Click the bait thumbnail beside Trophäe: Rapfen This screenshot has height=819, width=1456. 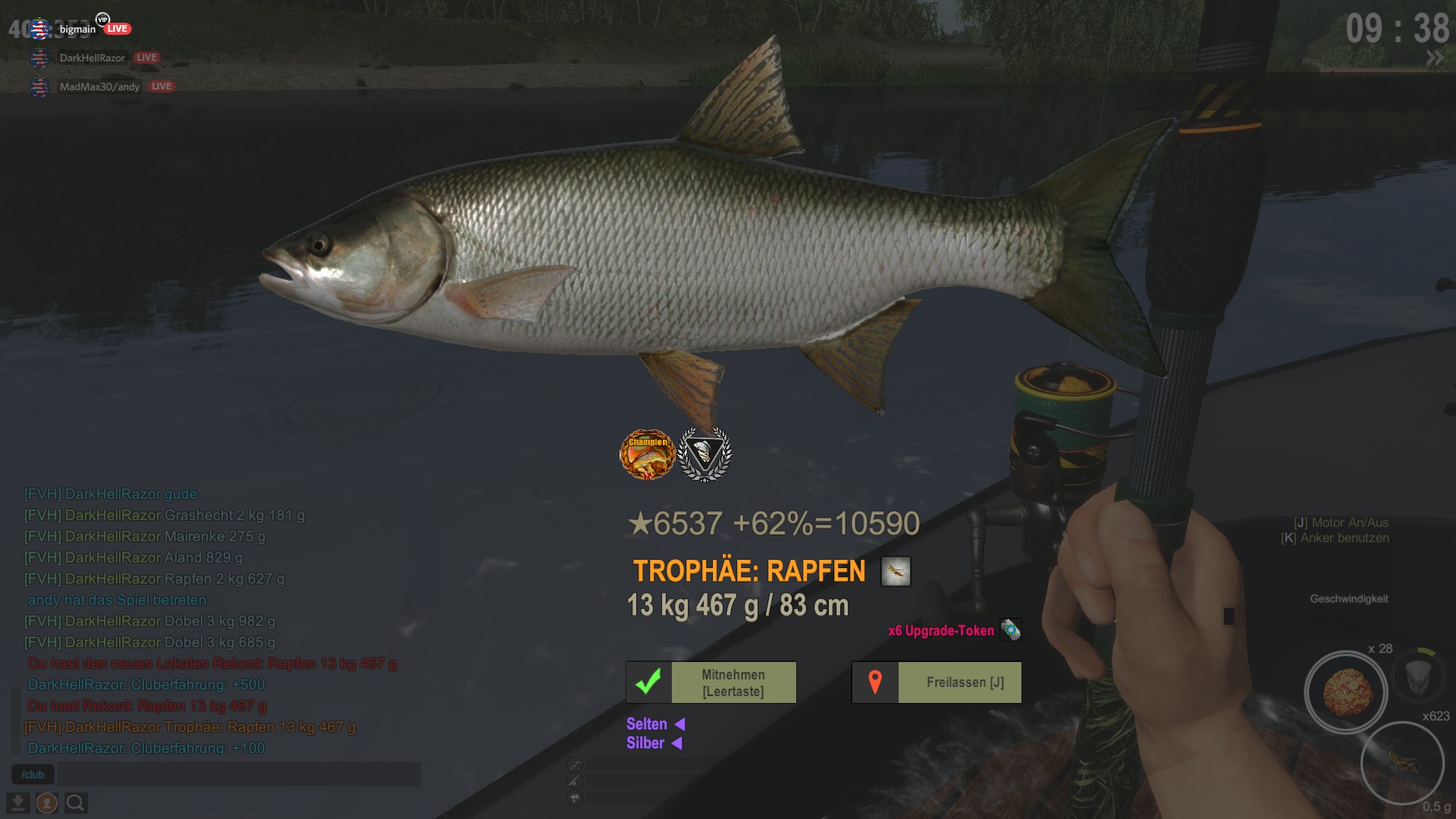pyautogui.click(x=895, y=572)
